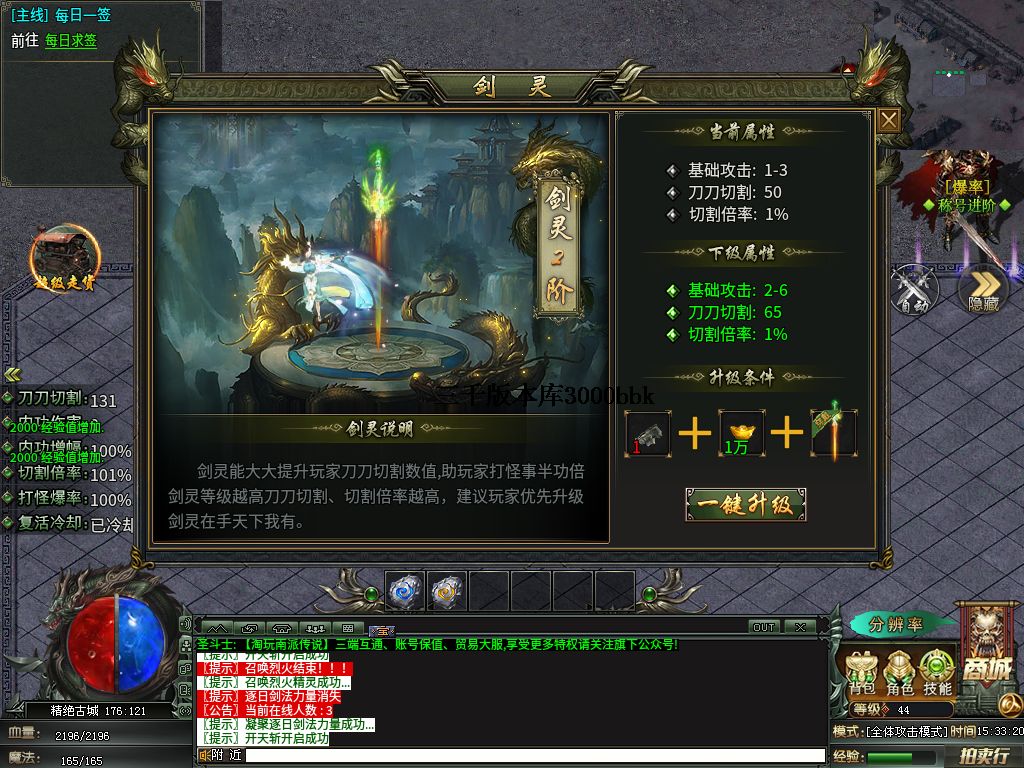Select the glowing sword requirement slot
The width and height of the screenshot is (1024, 768).
833,434
